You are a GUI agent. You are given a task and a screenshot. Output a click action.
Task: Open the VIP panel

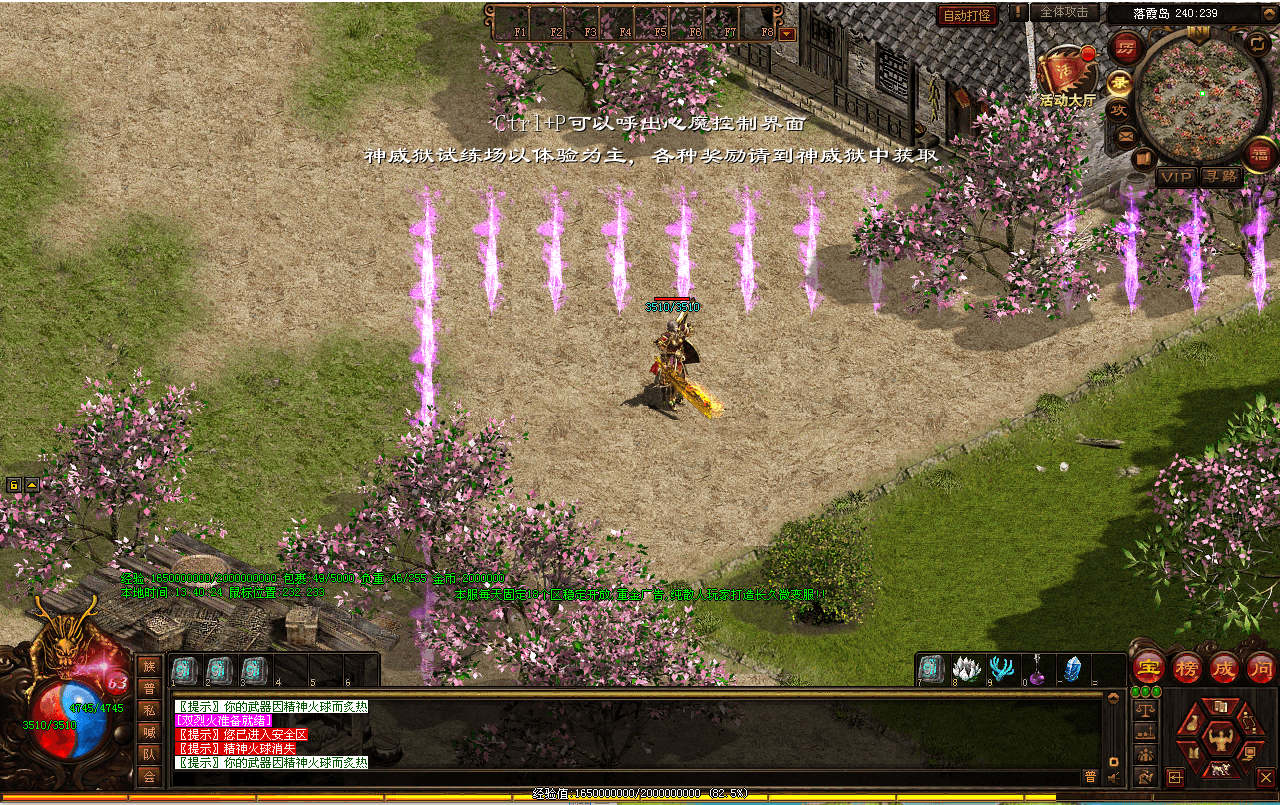1176,177
